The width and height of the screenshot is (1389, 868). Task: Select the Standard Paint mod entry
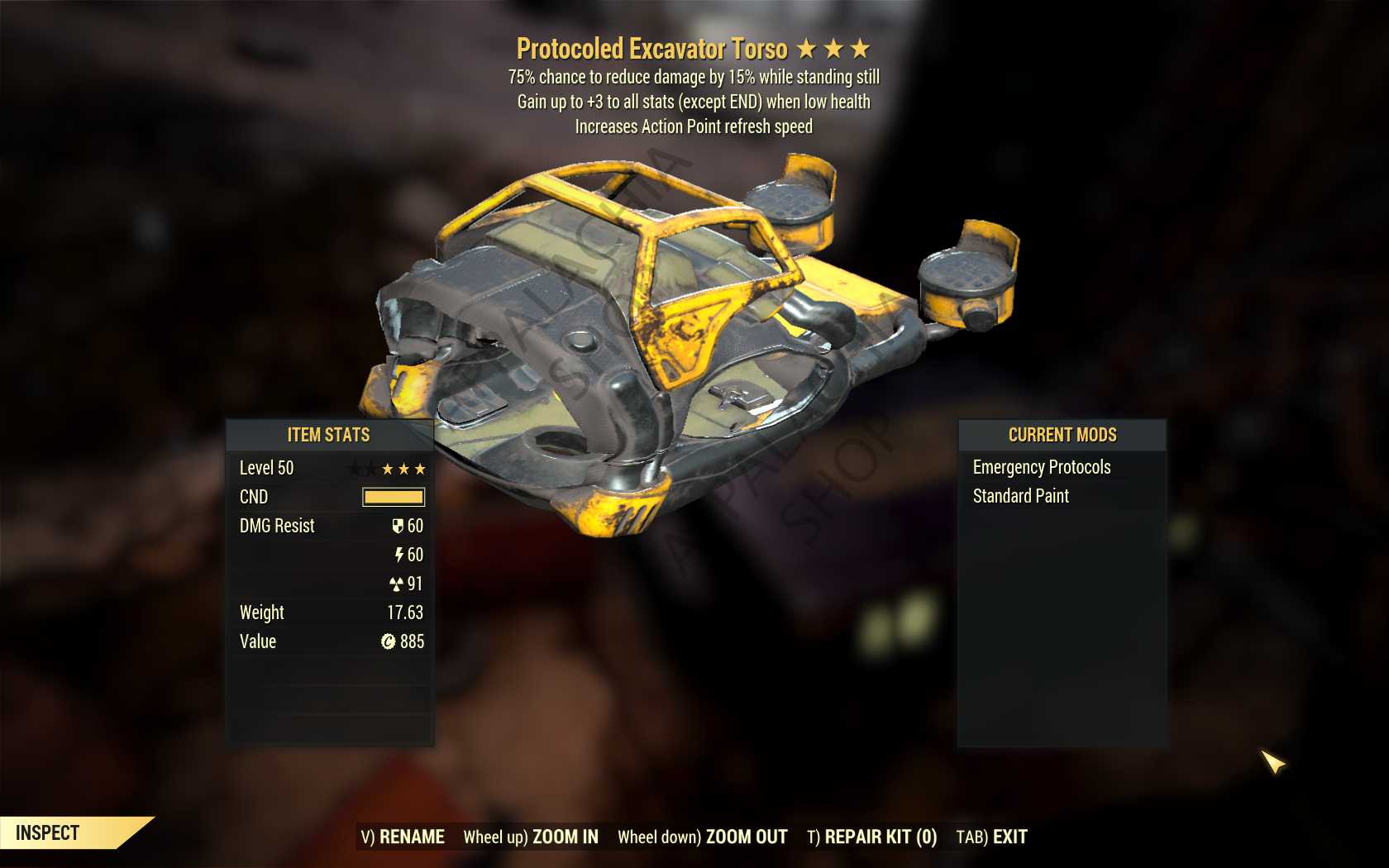(1020, 496)
